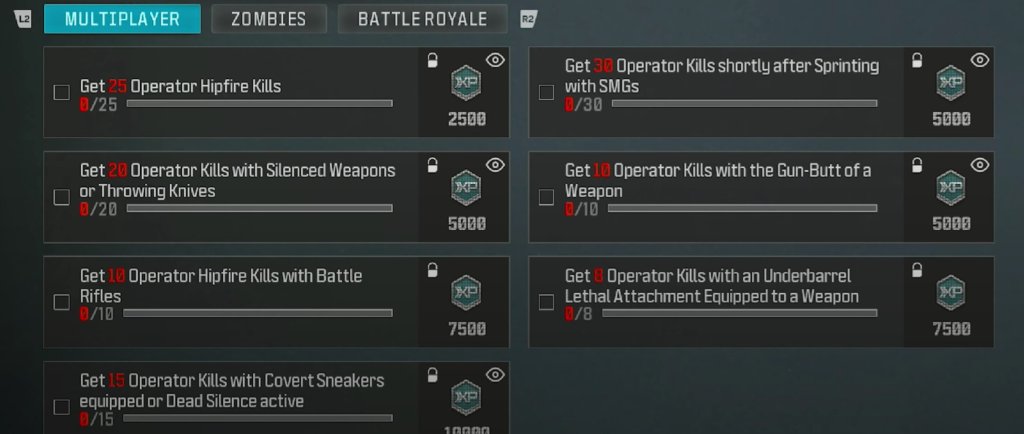
Task: Open the Zombies challenges tab
Action: [268, 19]
